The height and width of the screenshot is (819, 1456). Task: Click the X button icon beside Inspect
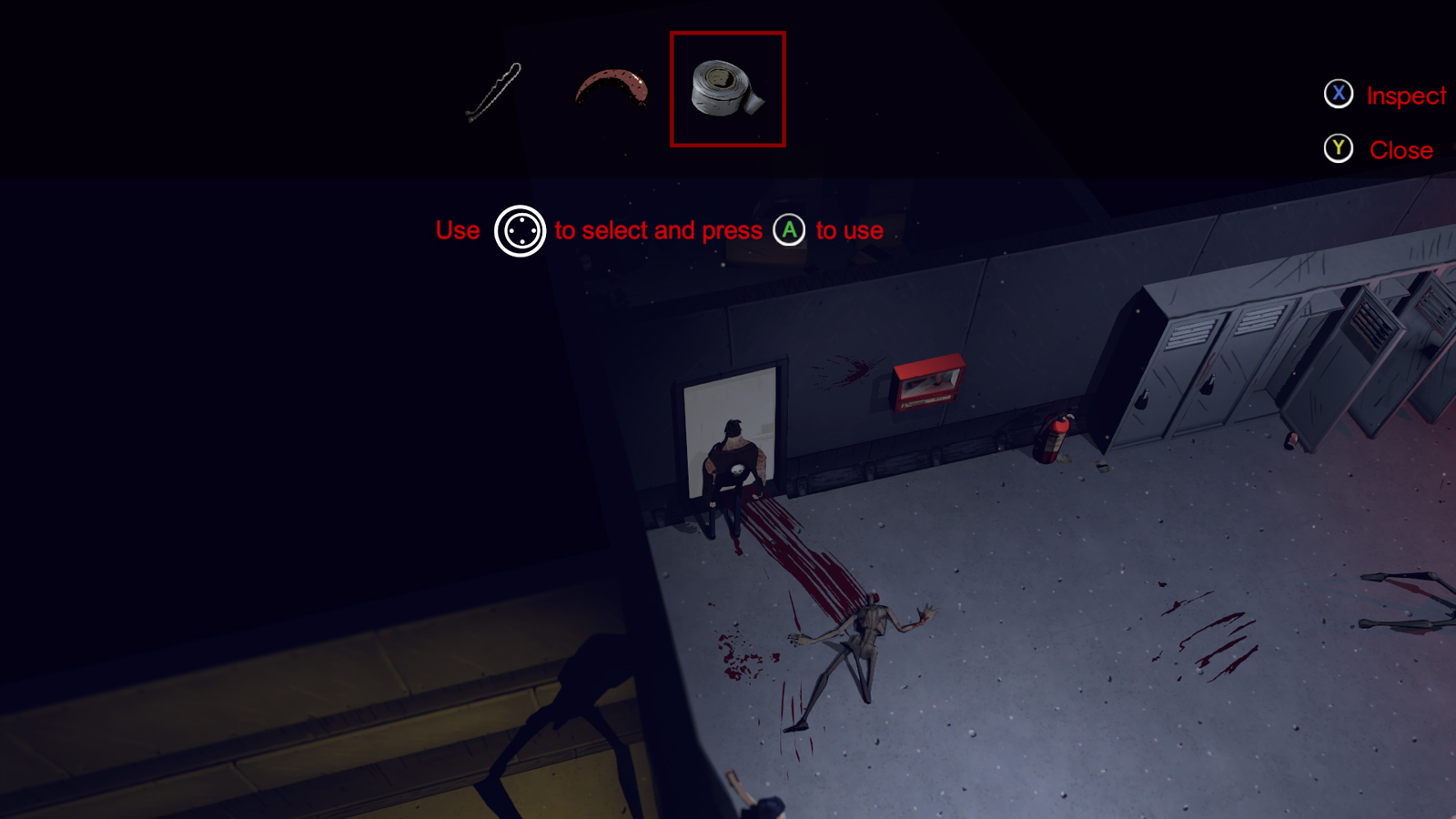(x=1339, y=94)
